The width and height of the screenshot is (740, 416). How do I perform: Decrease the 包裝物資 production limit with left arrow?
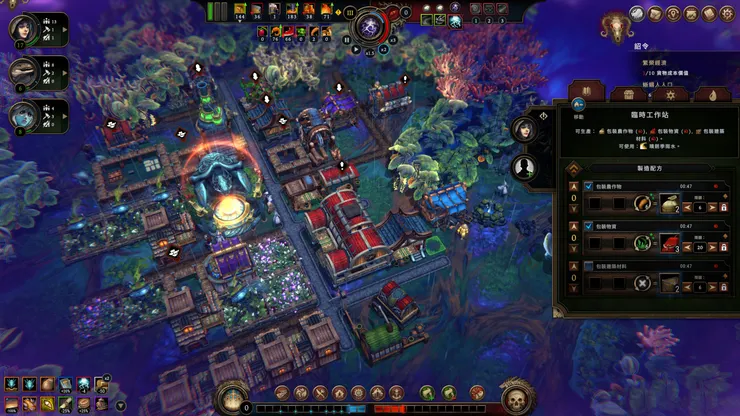coord(687,247)
